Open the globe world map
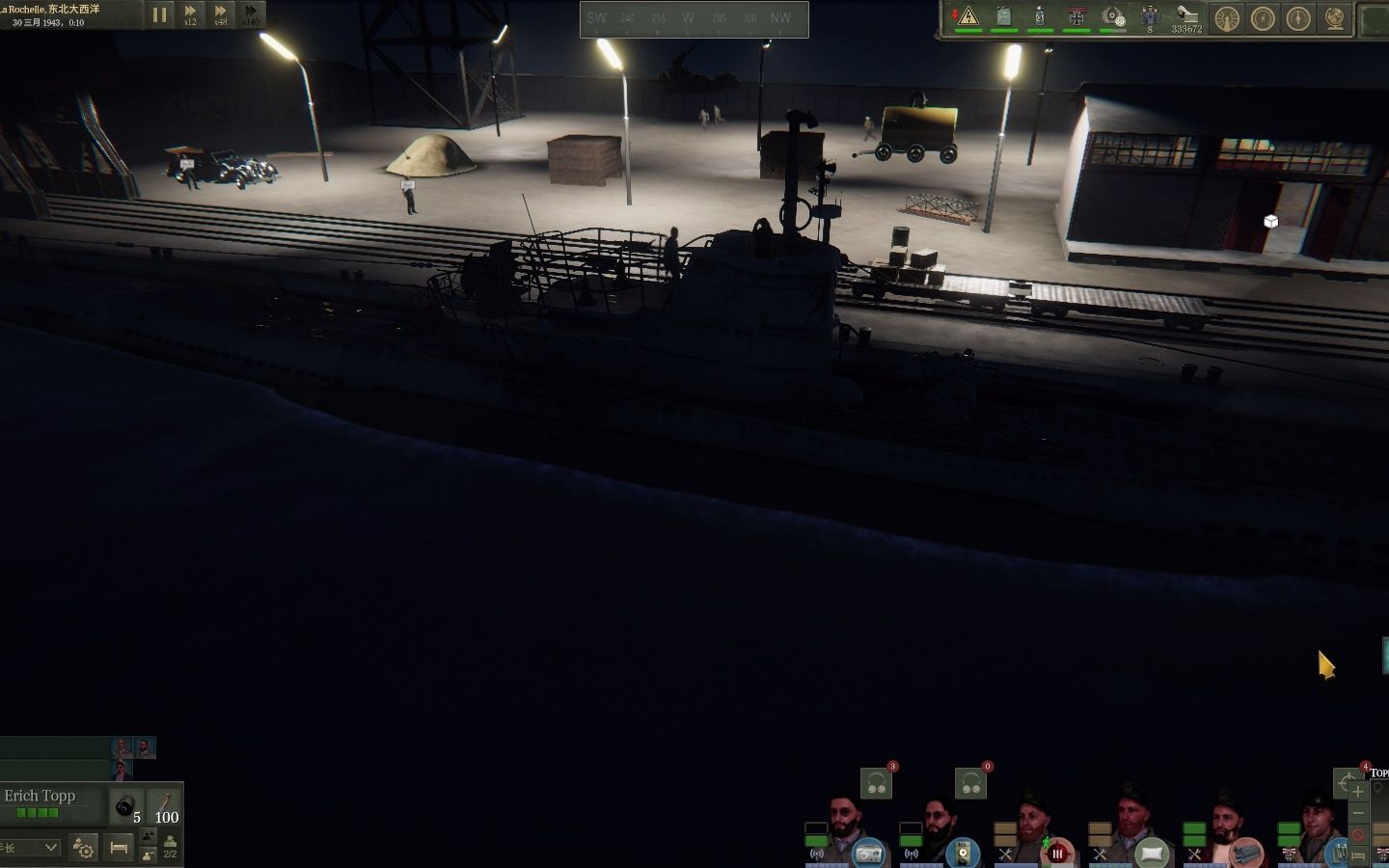Image resolution: width=1389 pixels, height=868 pixels. (1335, 18)
